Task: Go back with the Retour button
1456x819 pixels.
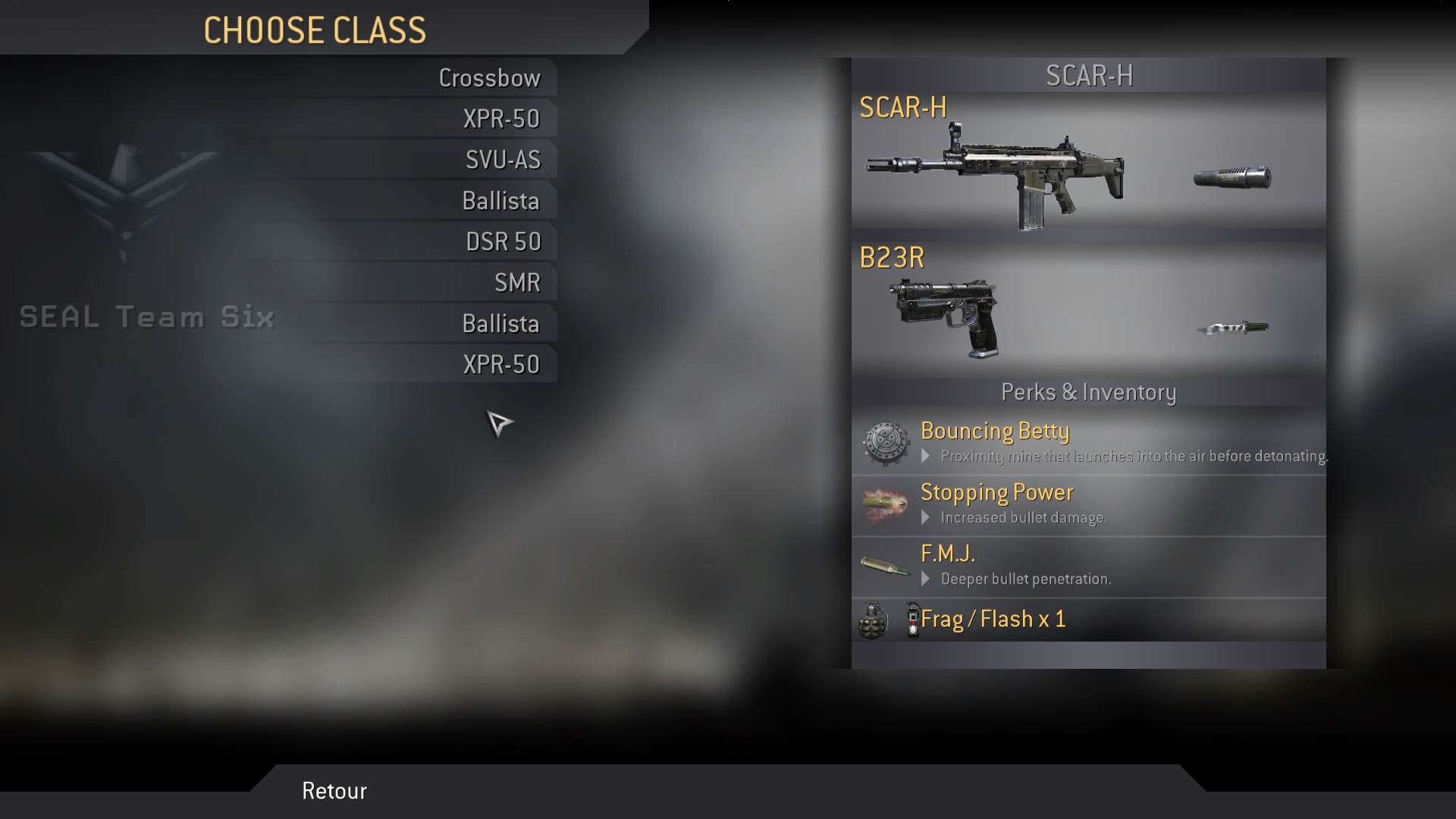Action: [x=334, y=791]
